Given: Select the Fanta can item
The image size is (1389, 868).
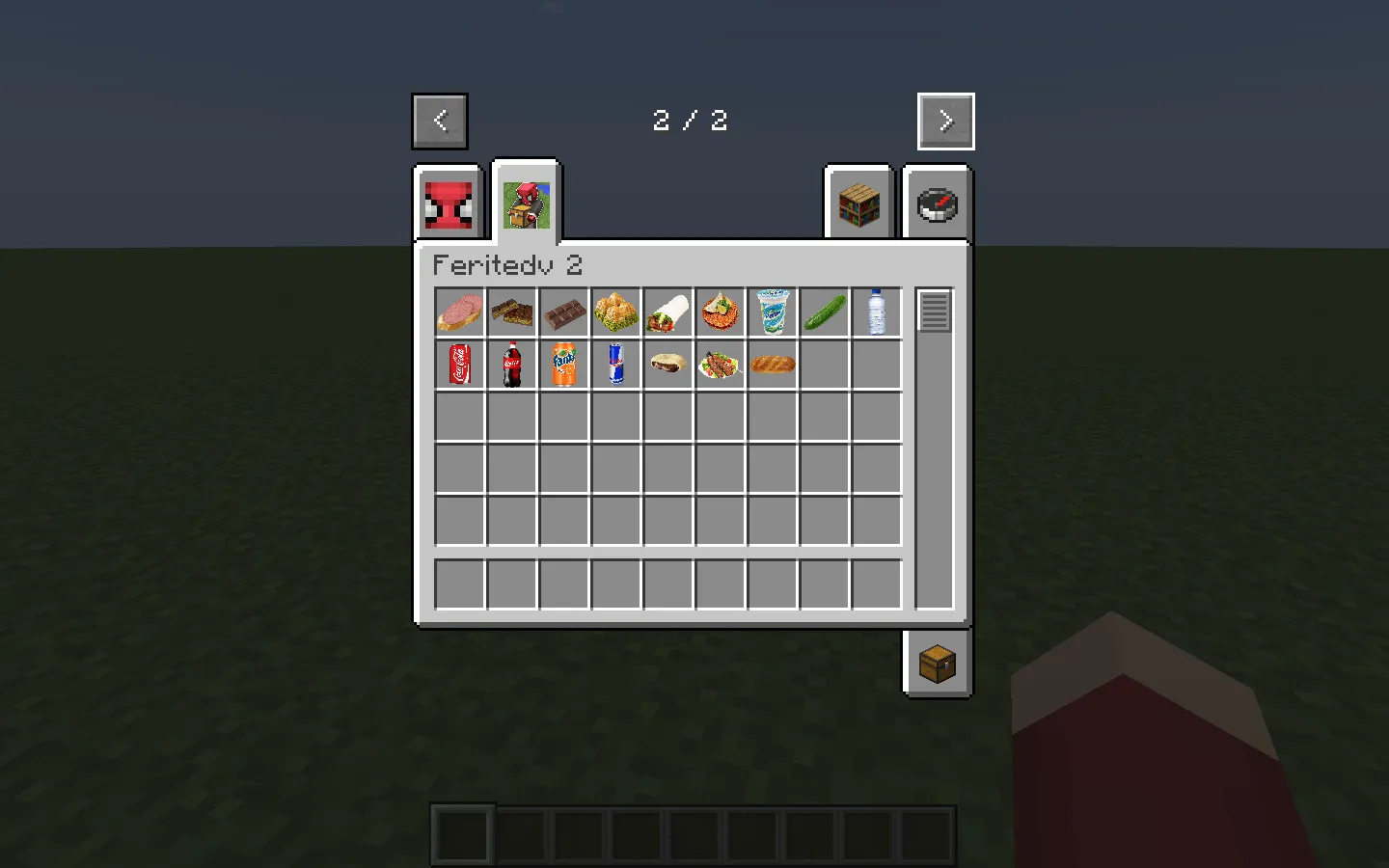Looking at the screenshot, I should pyautogui.click(x=563, y=365).
